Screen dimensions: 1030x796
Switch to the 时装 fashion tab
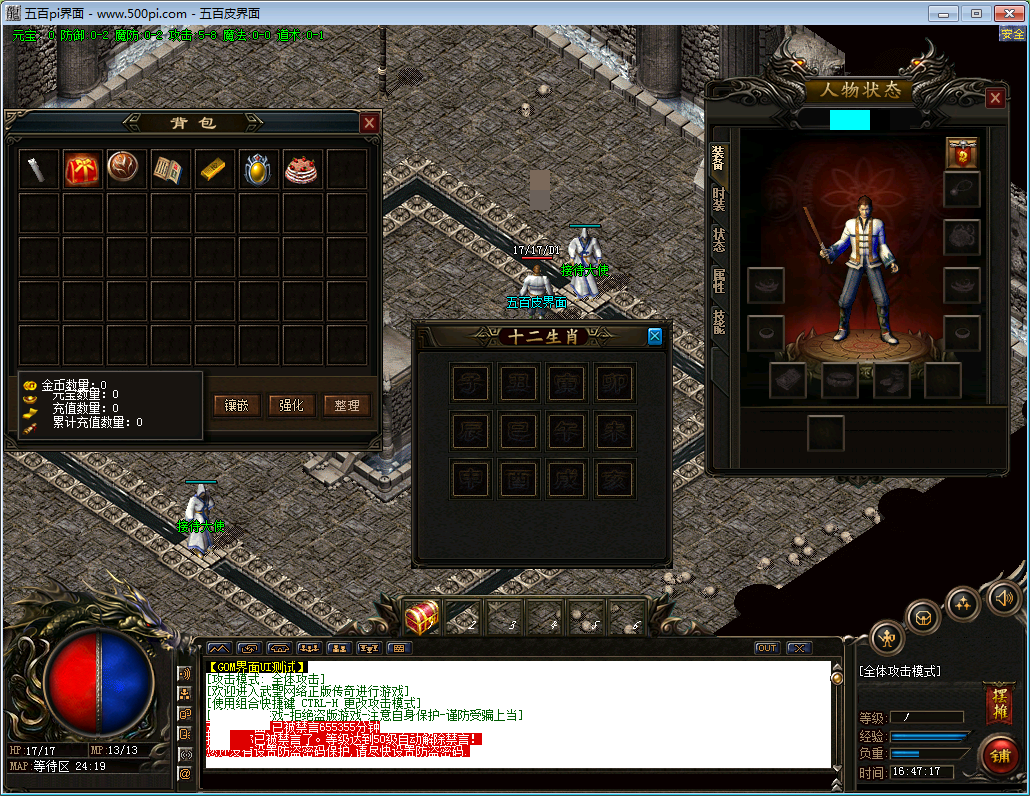tap(719, 199)
